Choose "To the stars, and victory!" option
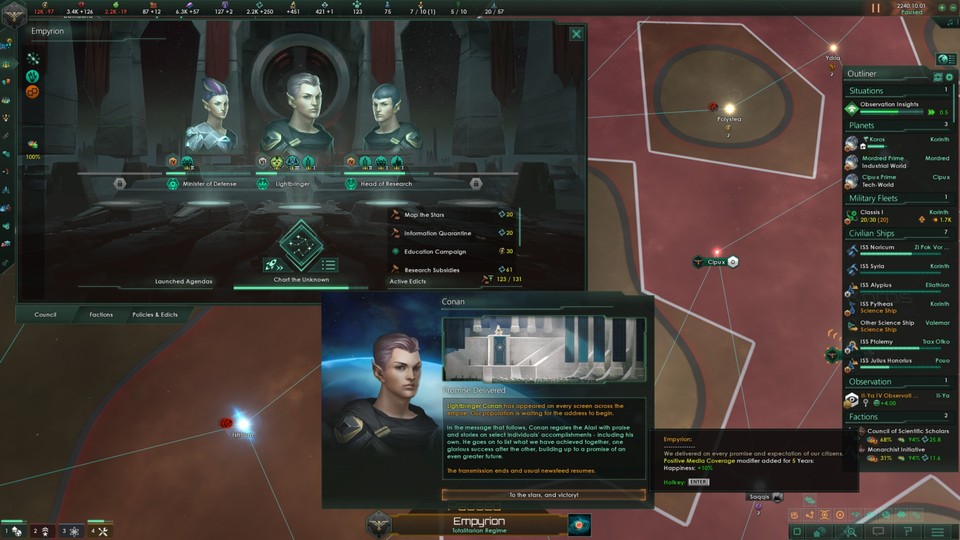The height and width of the screenshot is (540, 960). 543,495
